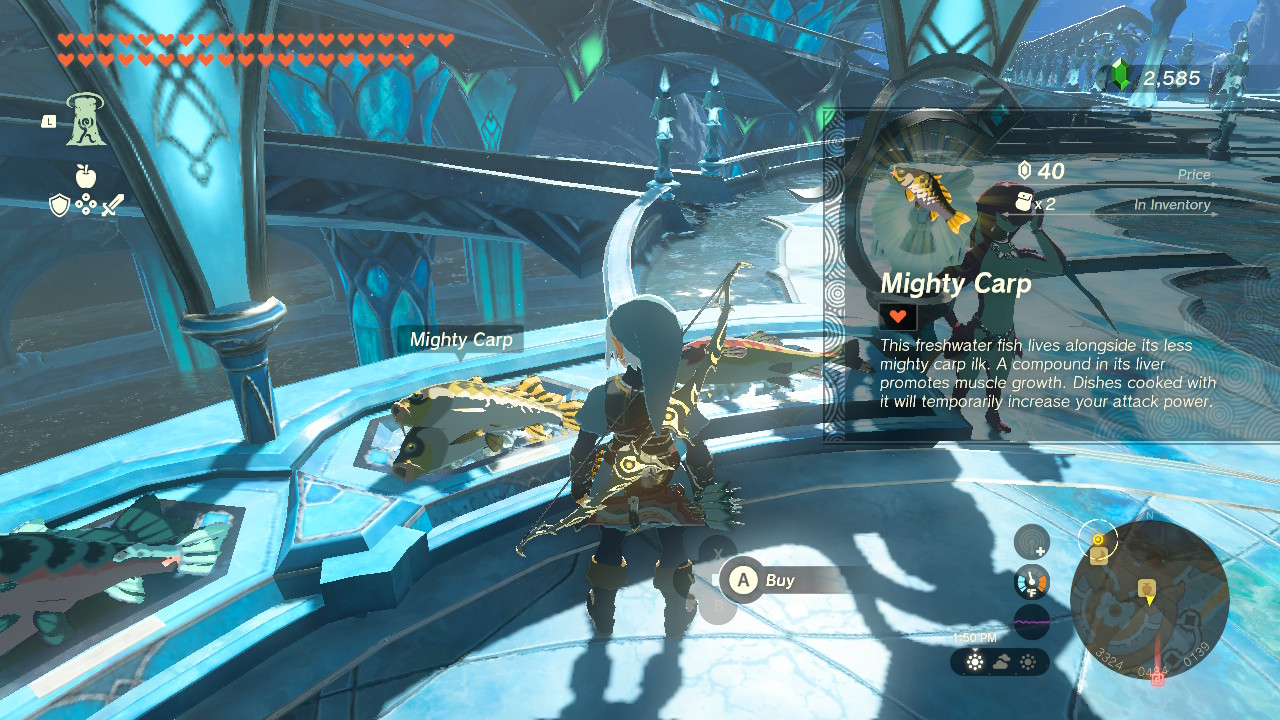Select the shield equipment icon

coord(60,205)
